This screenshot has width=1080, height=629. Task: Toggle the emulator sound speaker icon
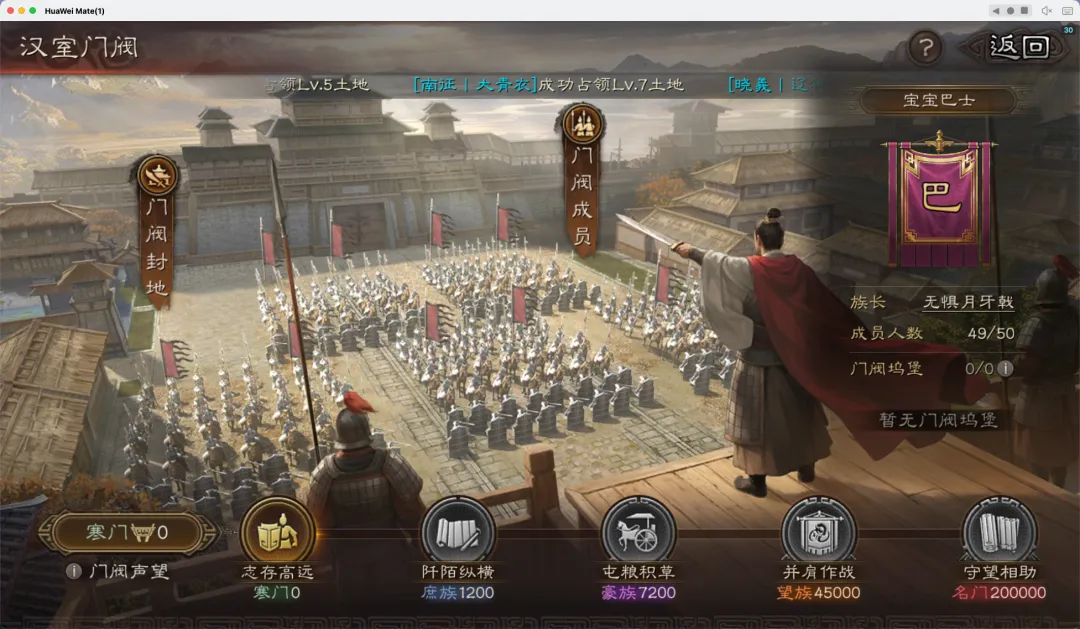tap(1046, 10)
